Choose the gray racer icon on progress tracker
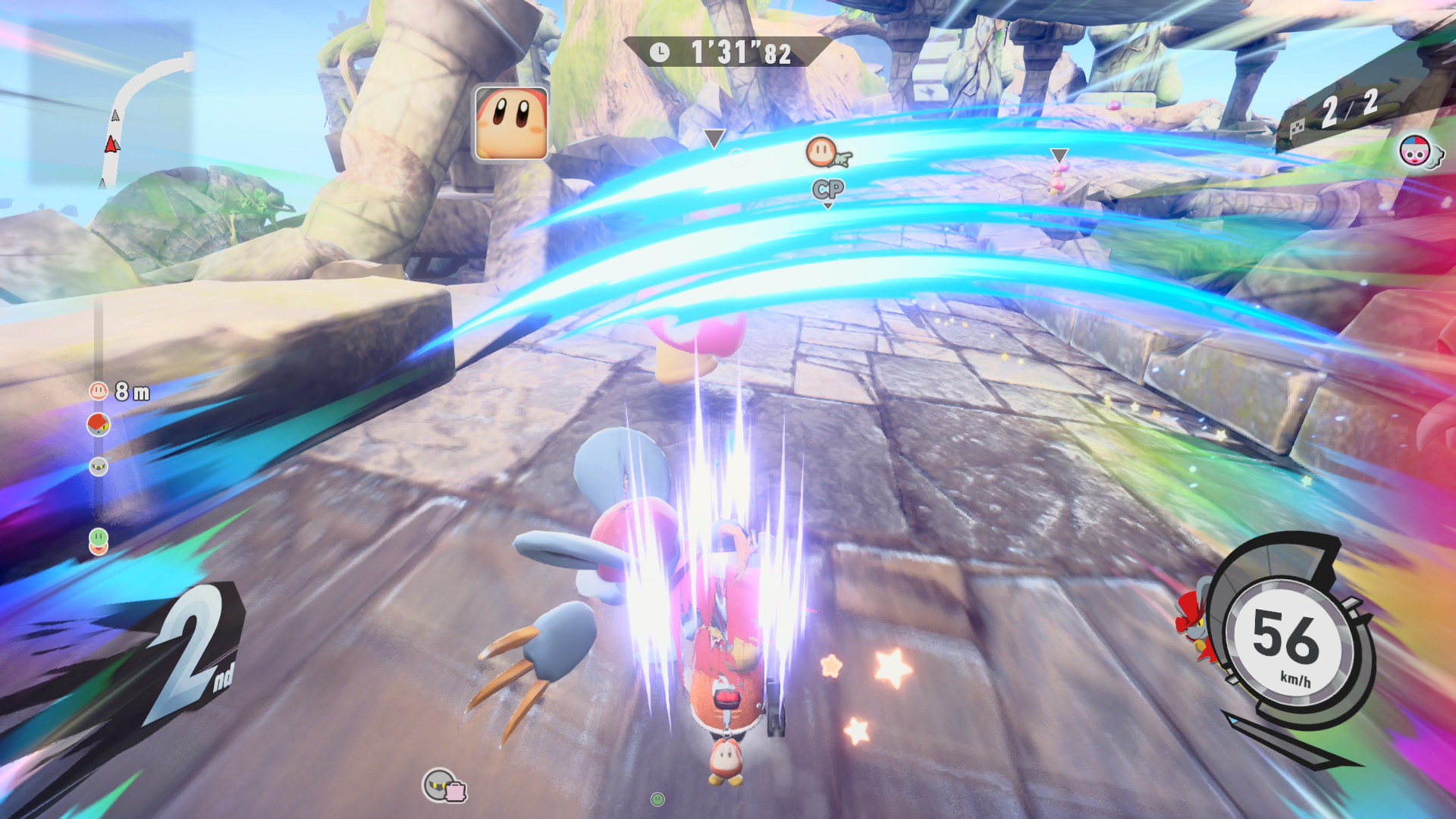Screen dimensions: 1456x819 point(99,466)
